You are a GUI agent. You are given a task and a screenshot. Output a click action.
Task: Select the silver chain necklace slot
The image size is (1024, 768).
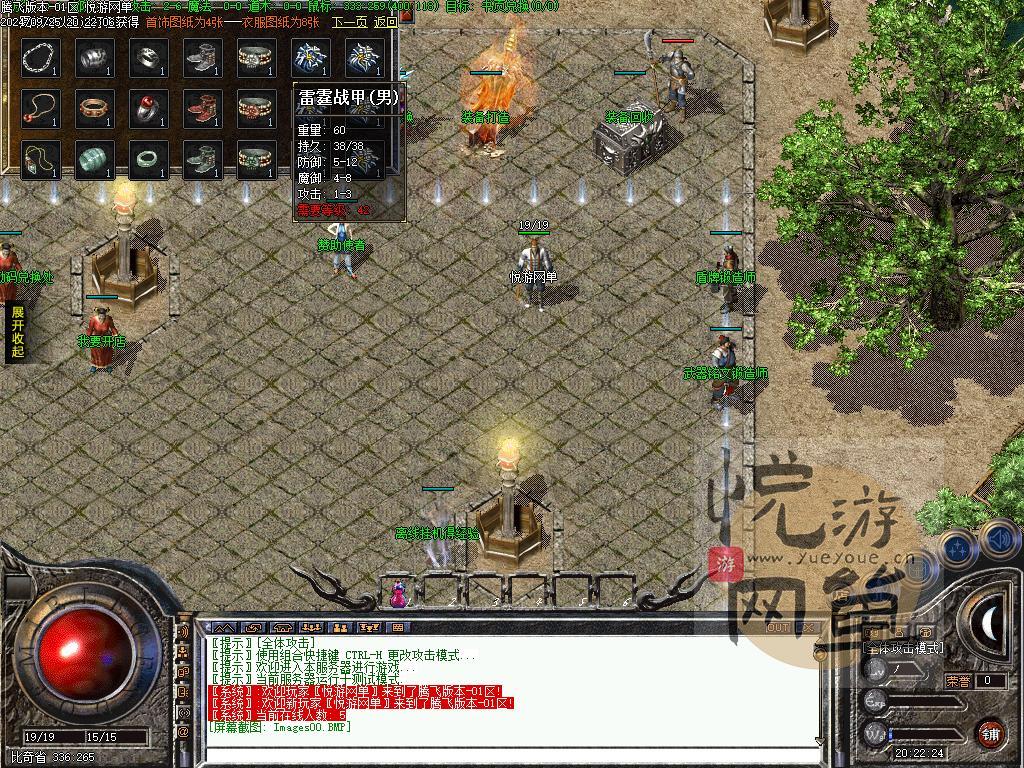click(40, 58)
